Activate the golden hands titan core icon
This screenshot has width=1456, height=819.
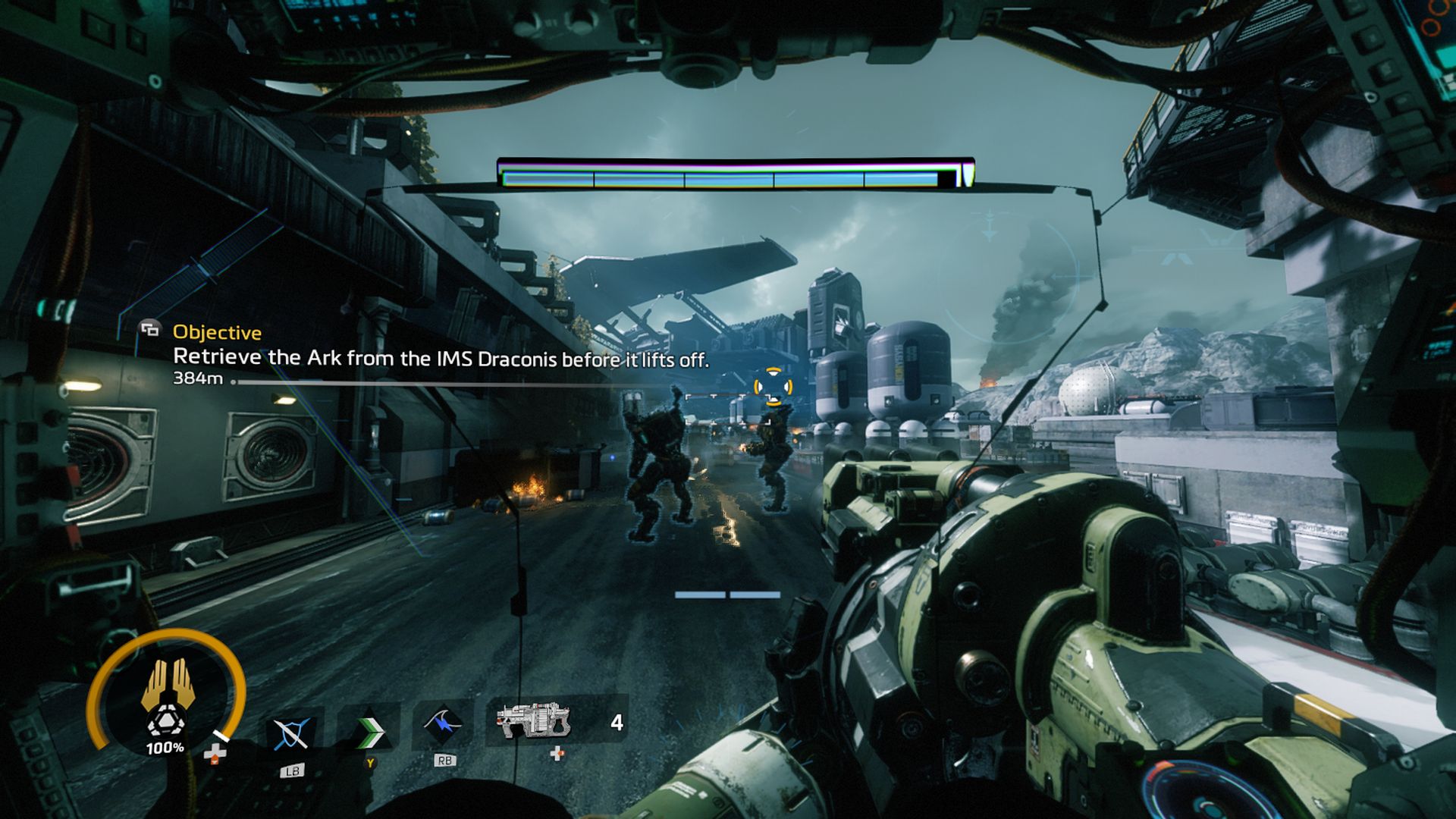168,683
